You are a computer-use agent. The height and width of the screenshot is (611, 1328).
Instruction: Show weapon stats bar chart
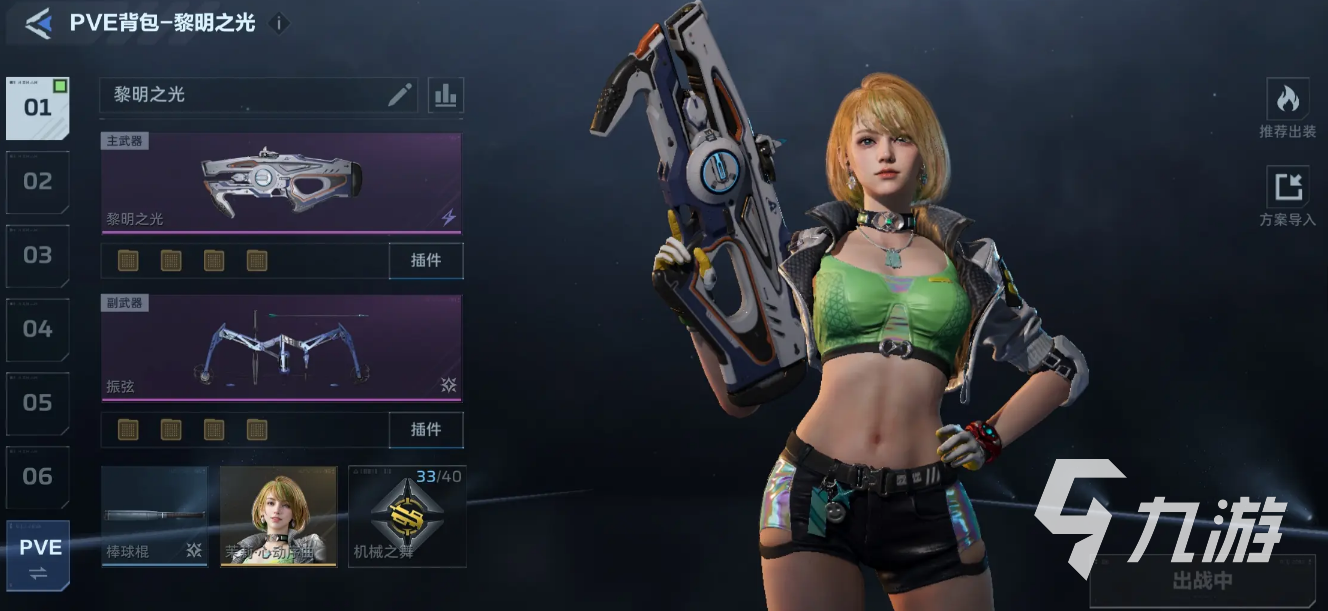click(446, 95)
